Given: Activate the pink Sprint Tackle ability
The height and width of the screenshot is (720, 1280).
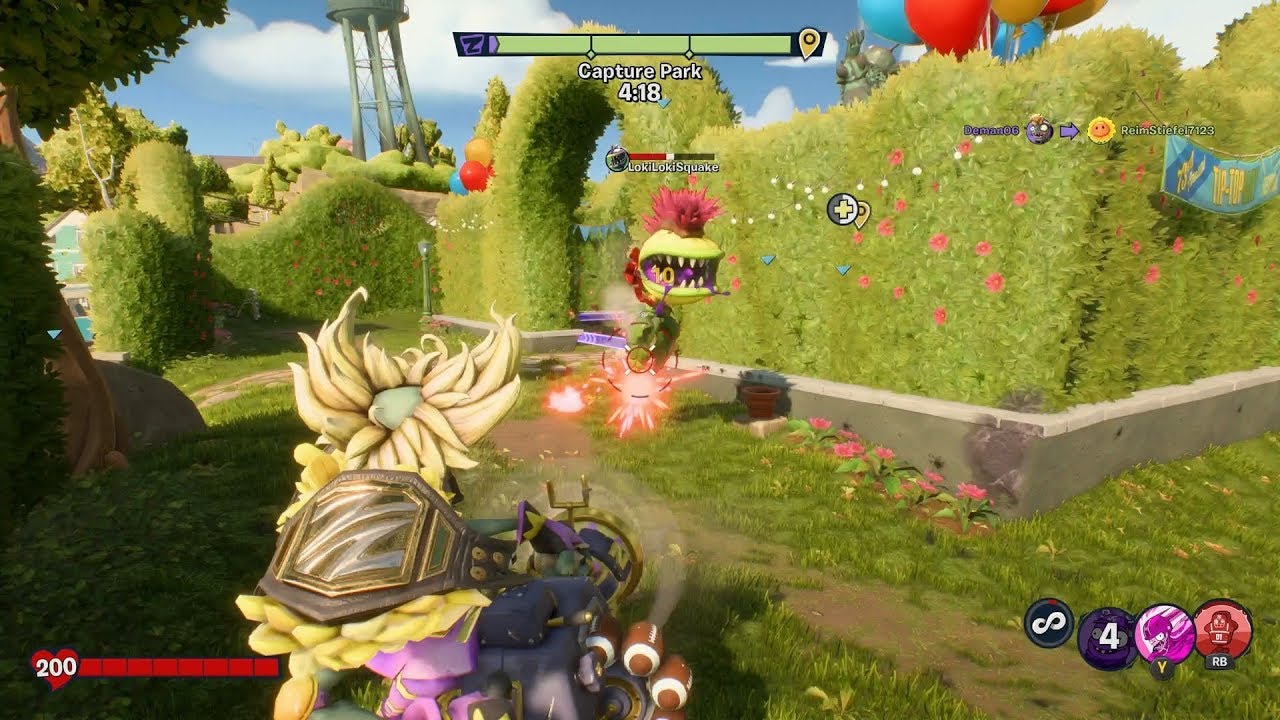Looking at the screenshot, I should click(1164, 635).
